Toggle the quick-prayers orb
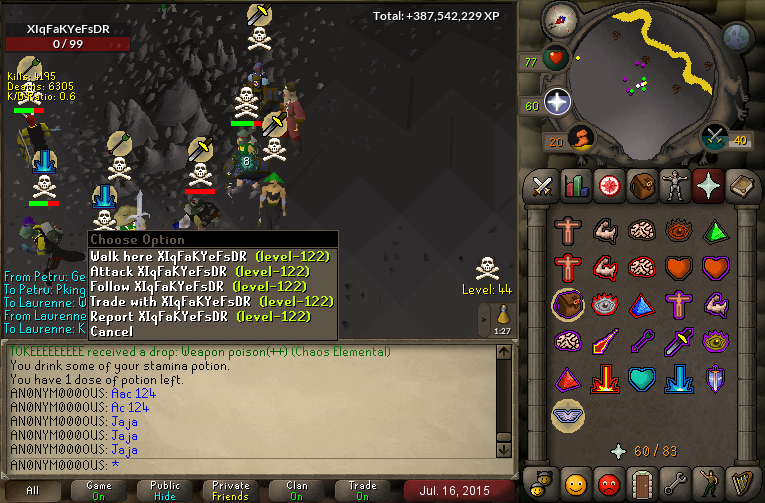The width and height of the screenshot is (765, 503). (557, 102)
